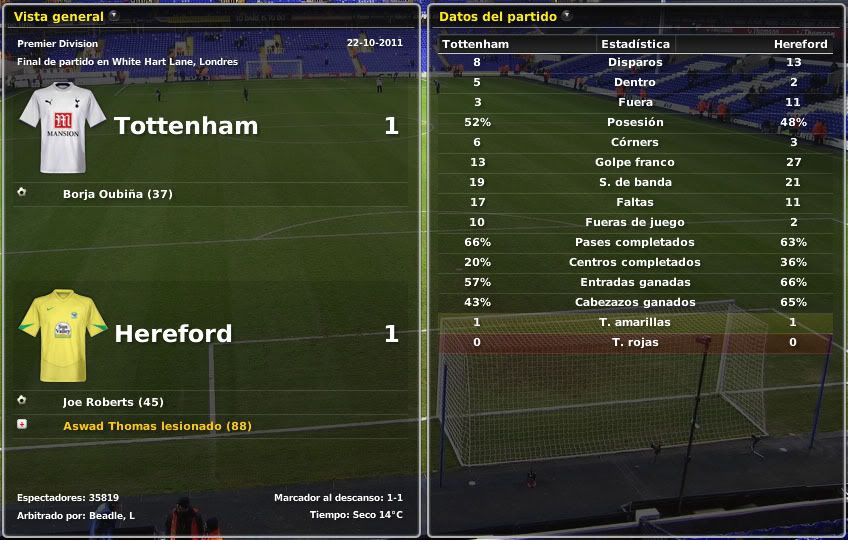
Task: Sort by the Tottenham stats column header
Action: [x=476, y=44]
